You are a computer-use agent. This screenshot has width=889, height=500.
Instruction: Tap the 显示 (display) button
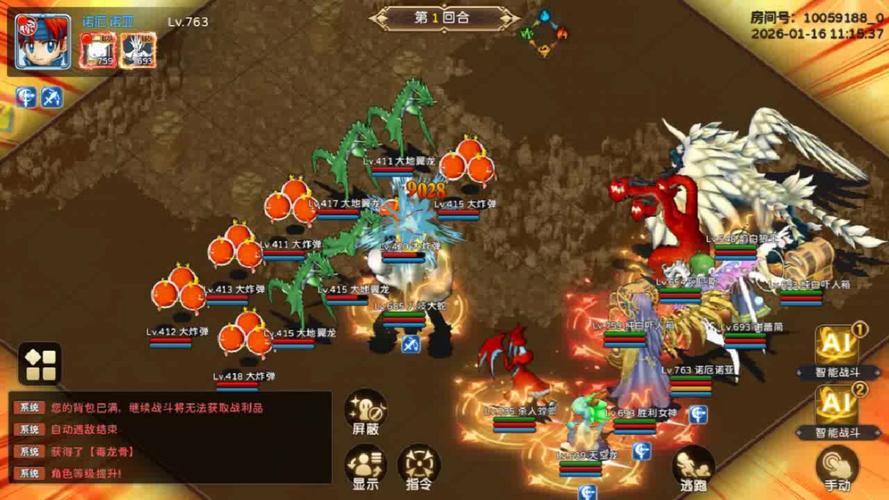[365, 467]
